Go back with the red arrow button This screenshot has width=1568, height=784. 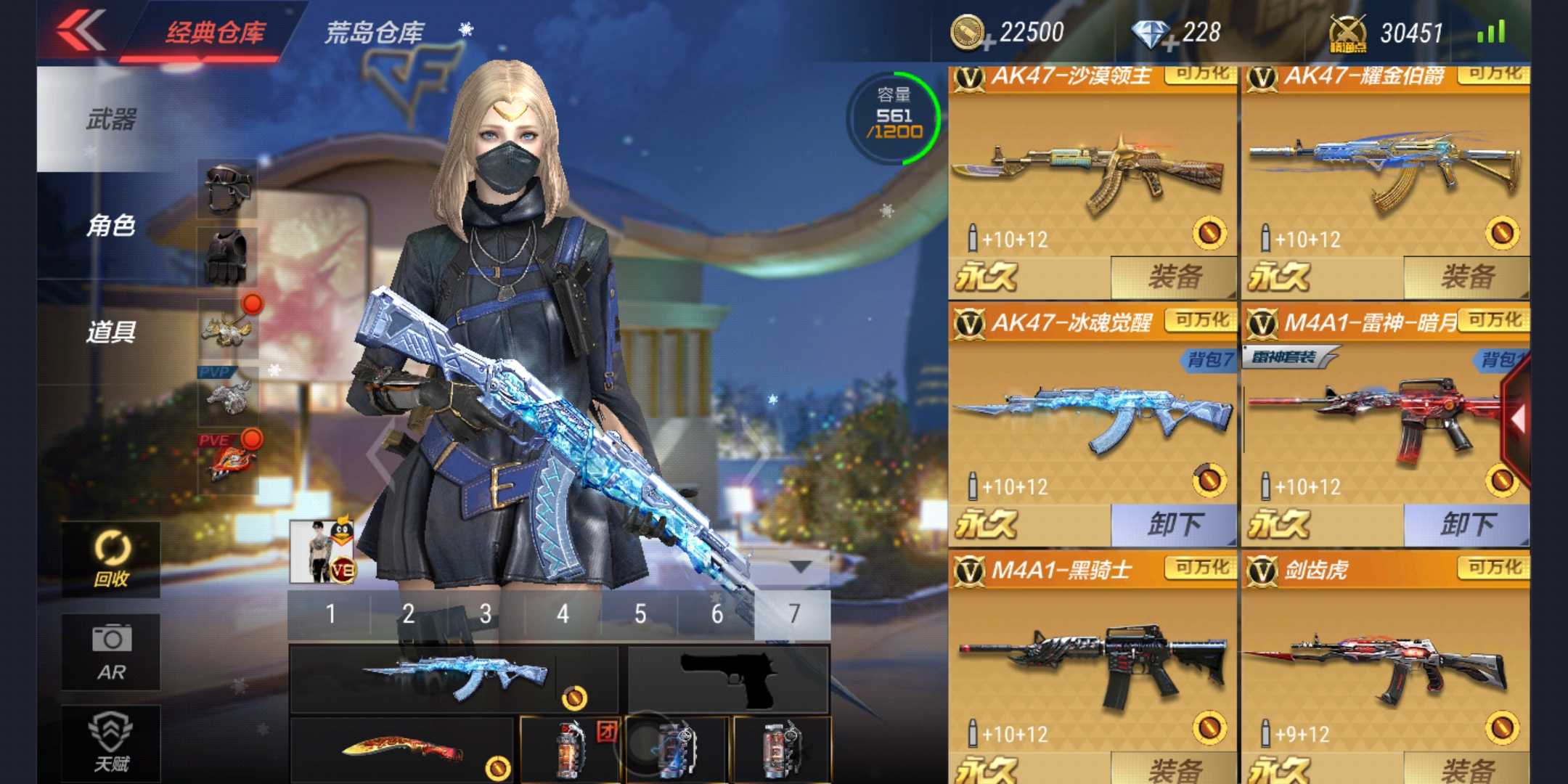tap(81, 30)
